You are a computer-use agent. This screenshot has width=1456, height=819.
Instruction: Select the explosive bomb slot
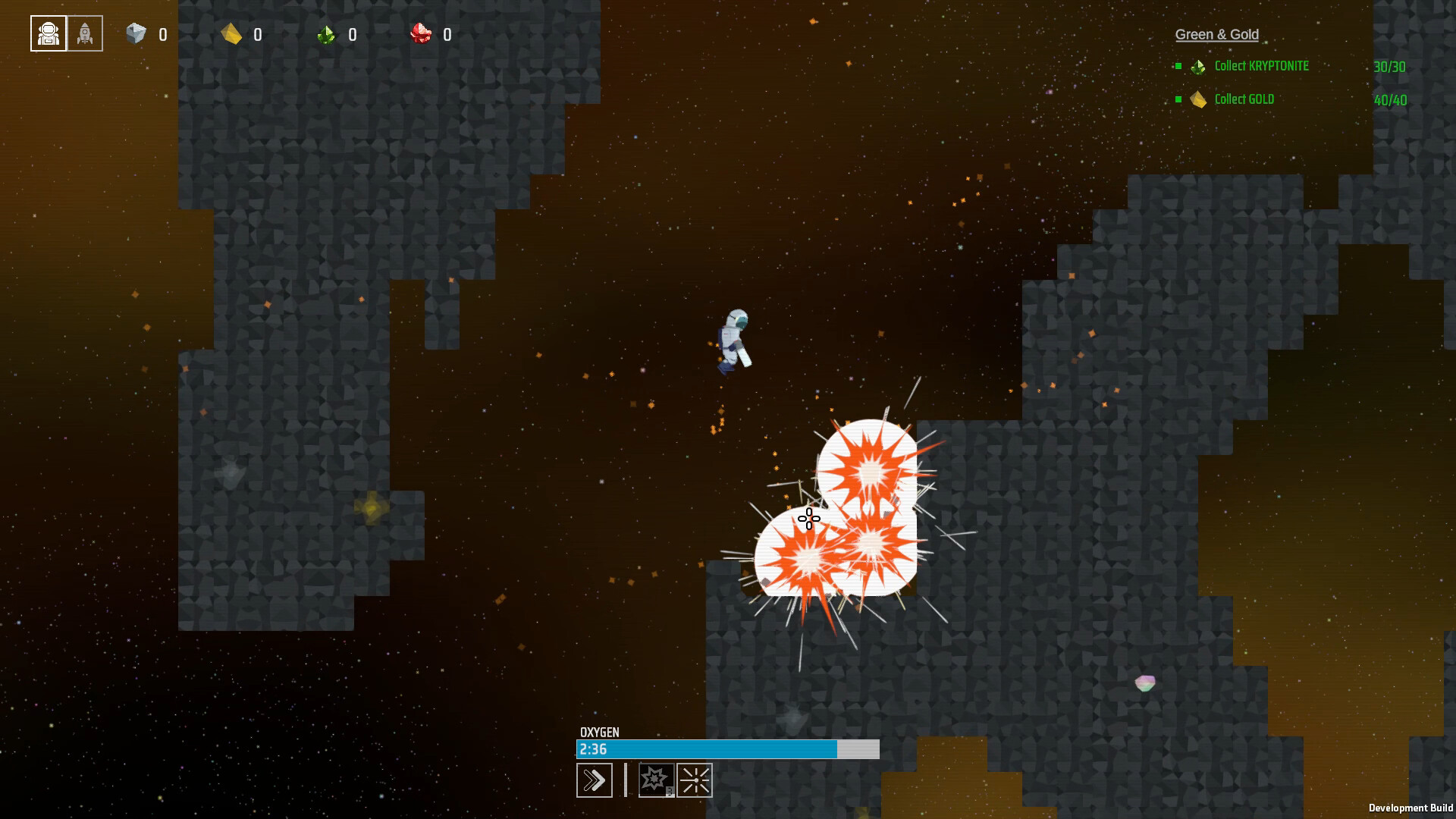[655, 780]
